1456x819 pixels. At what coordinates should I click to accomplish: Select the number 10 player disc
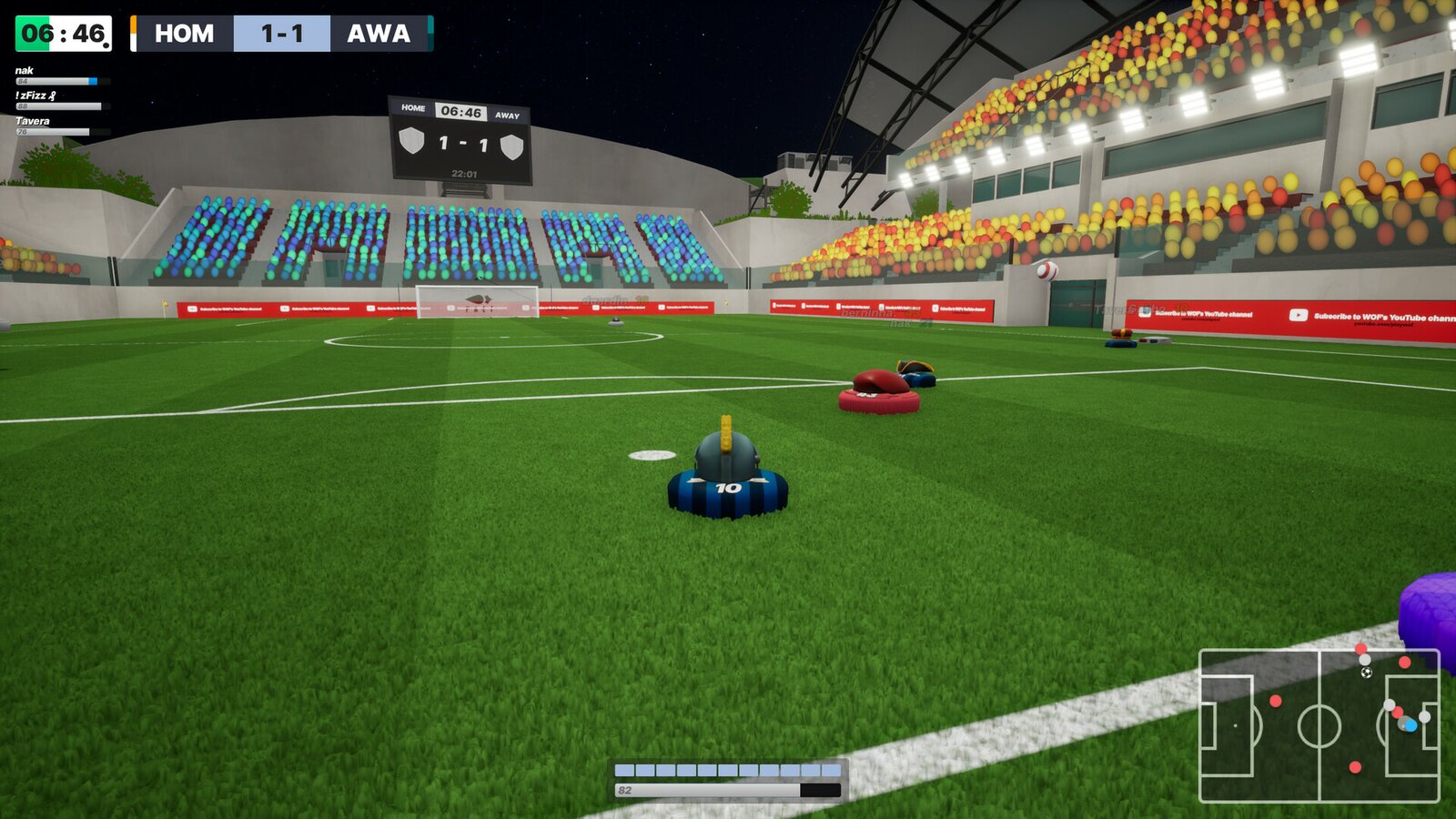click(726, 490)
